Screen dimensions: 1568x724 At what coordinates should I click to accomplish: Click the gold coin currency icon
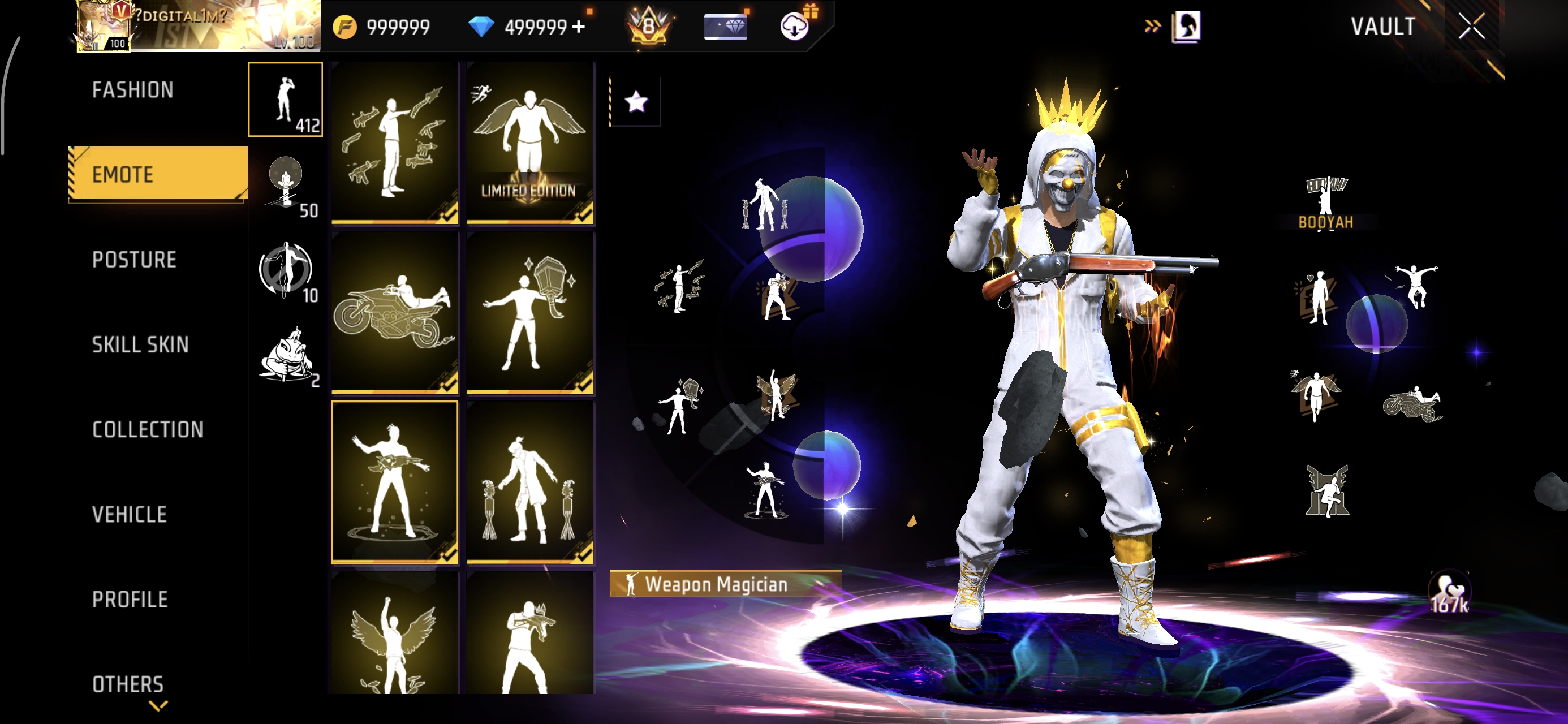tap(346, 26)
